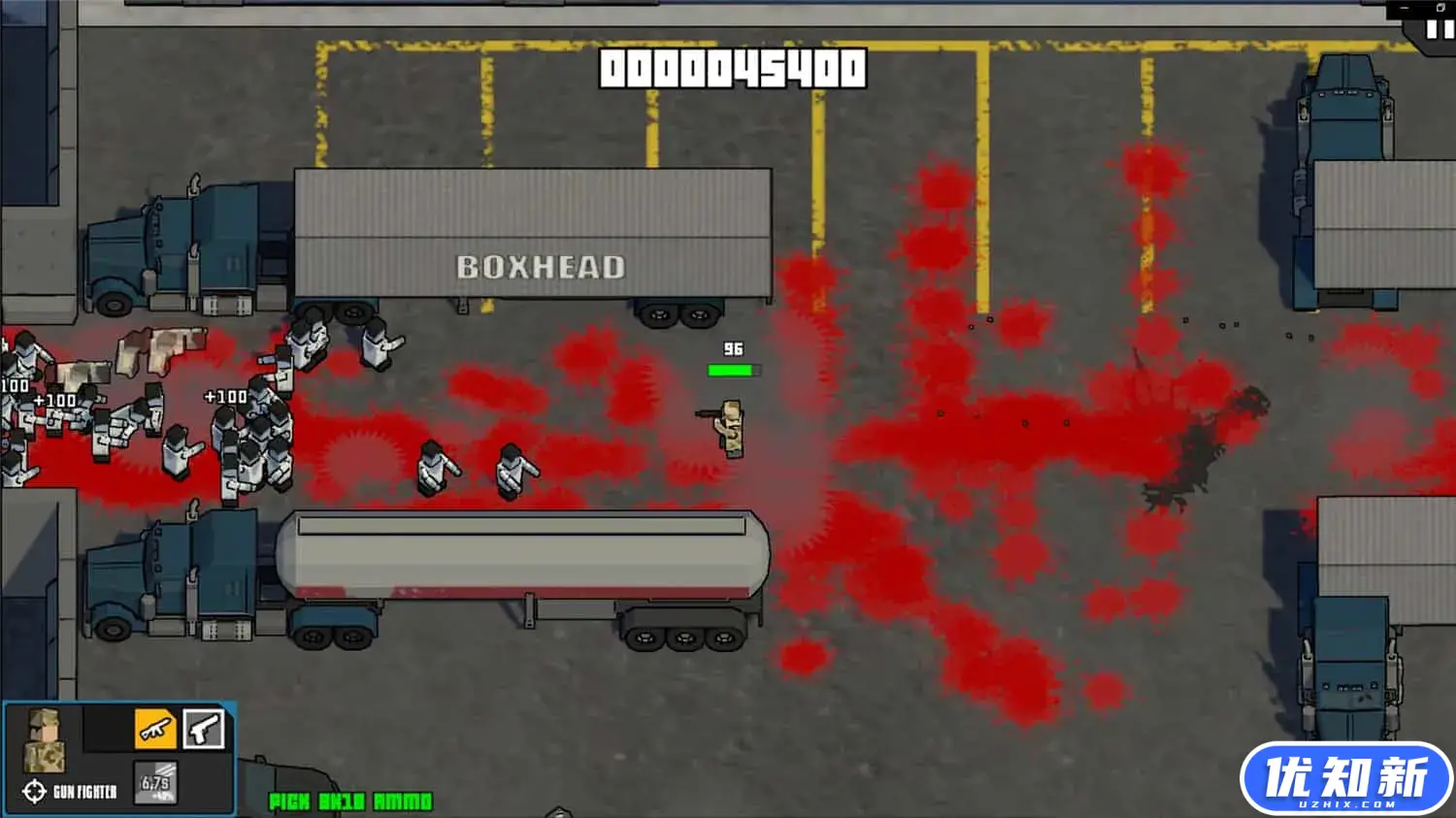Screen dimensions: 1456x818
Task: Switch to the pistol weapon slot
Action: click(204, 729)
